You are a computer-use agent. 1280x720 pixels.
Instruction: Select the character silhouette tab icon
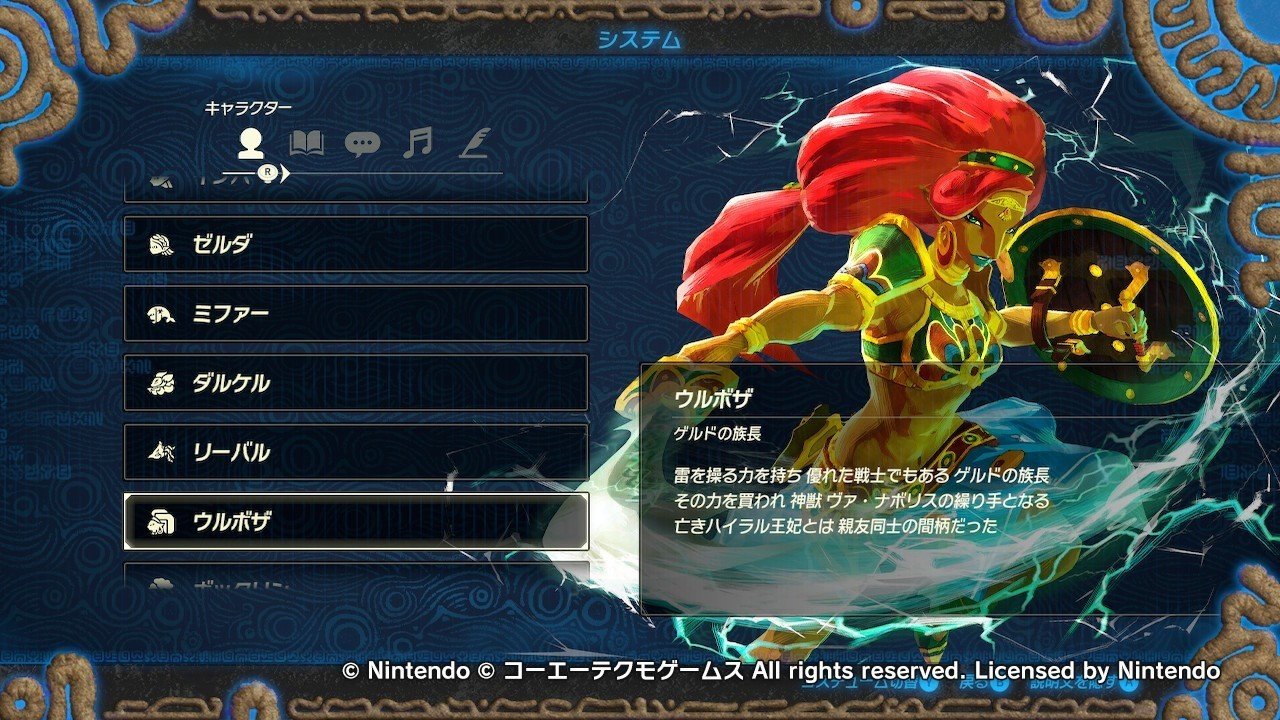coord(250,145)
